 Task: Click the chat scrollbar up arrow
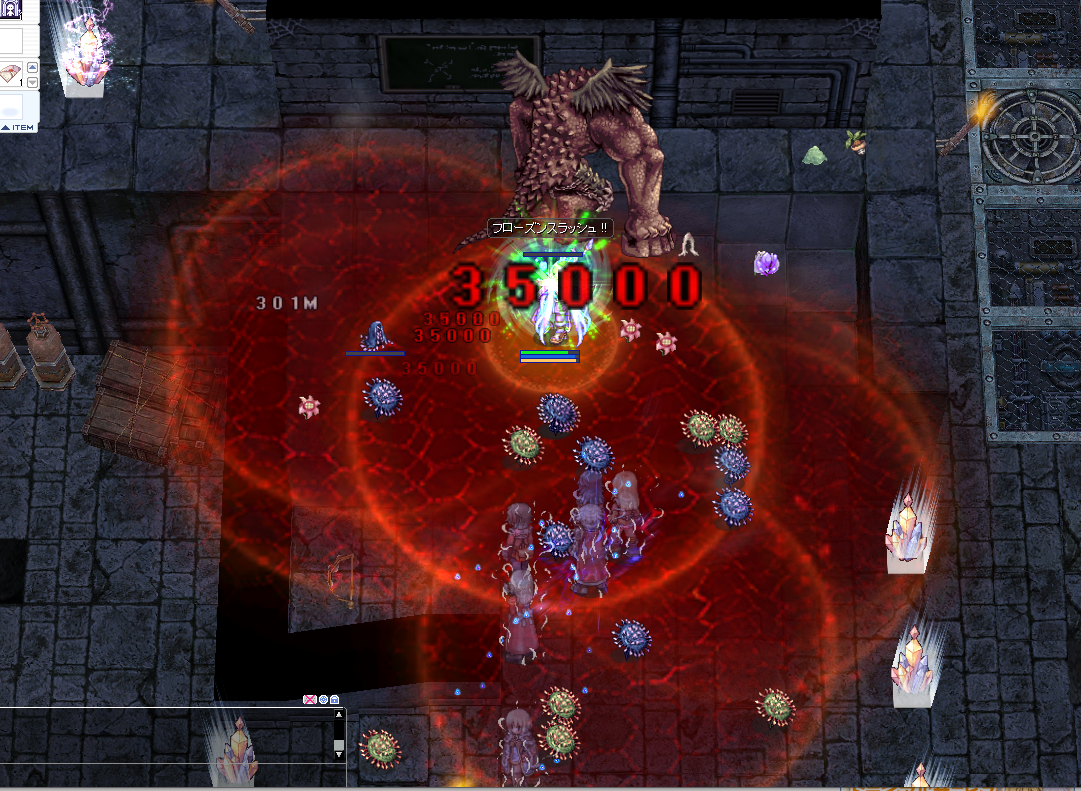point(339,715)
